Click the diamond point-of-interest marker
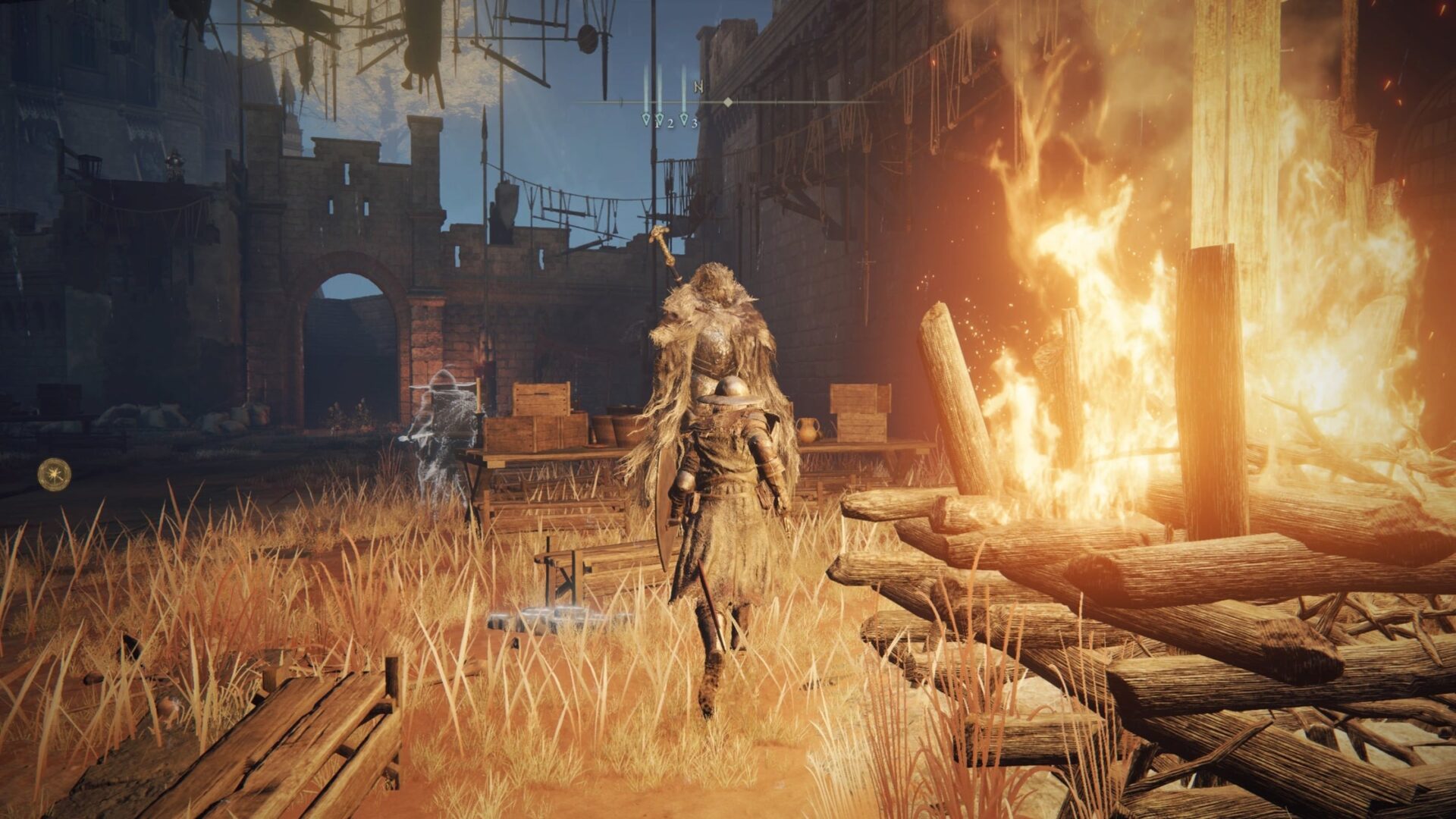The image size is (1456, 819). [x=728, y=102]
